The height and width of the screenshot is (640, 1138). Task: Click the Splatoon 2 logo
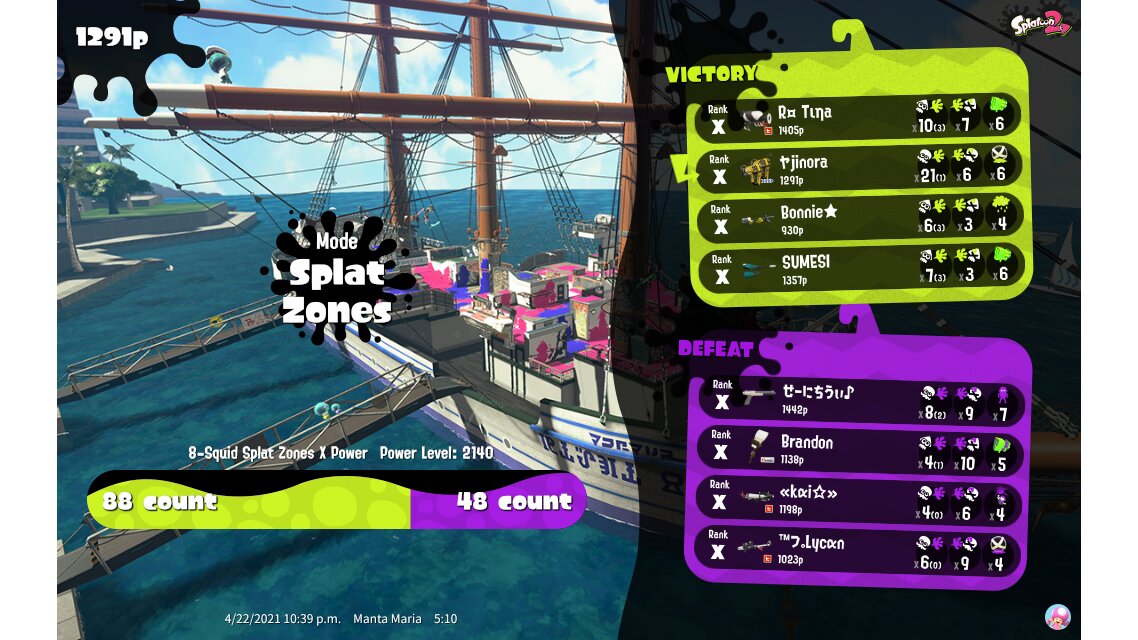(1040, 24)
